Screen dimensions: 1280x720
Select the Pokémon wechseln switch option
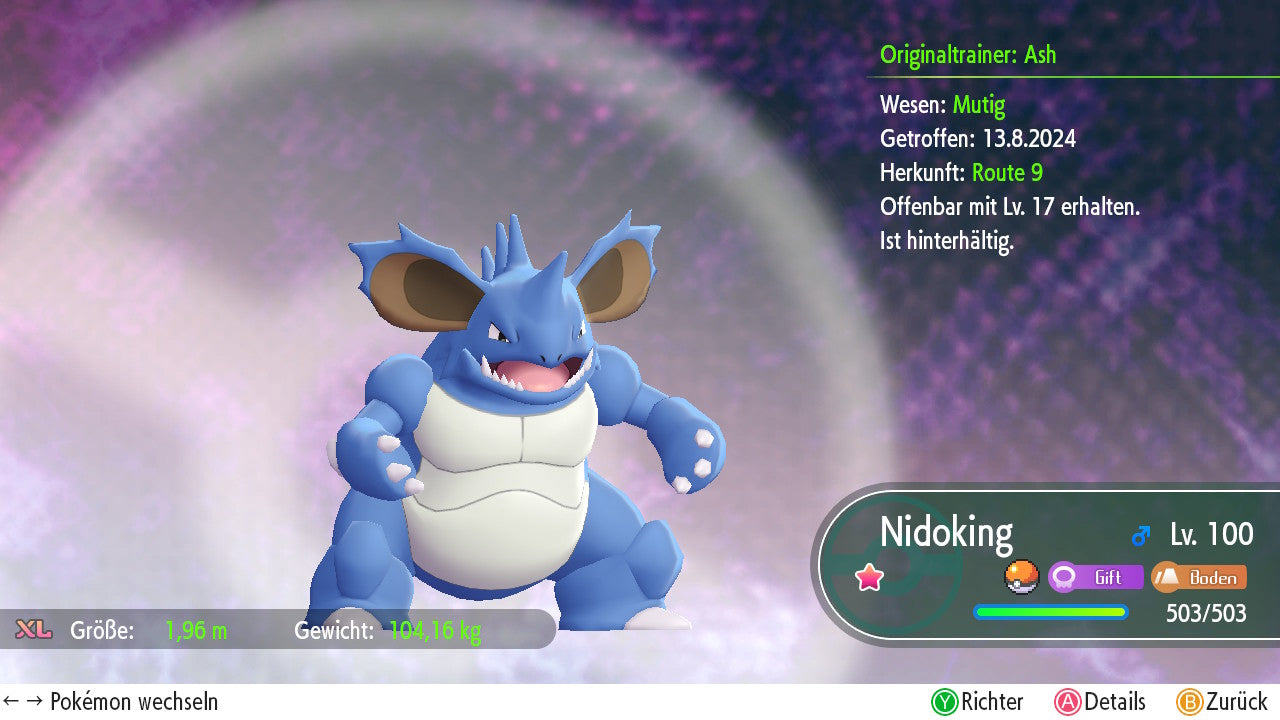click(111, 702)
